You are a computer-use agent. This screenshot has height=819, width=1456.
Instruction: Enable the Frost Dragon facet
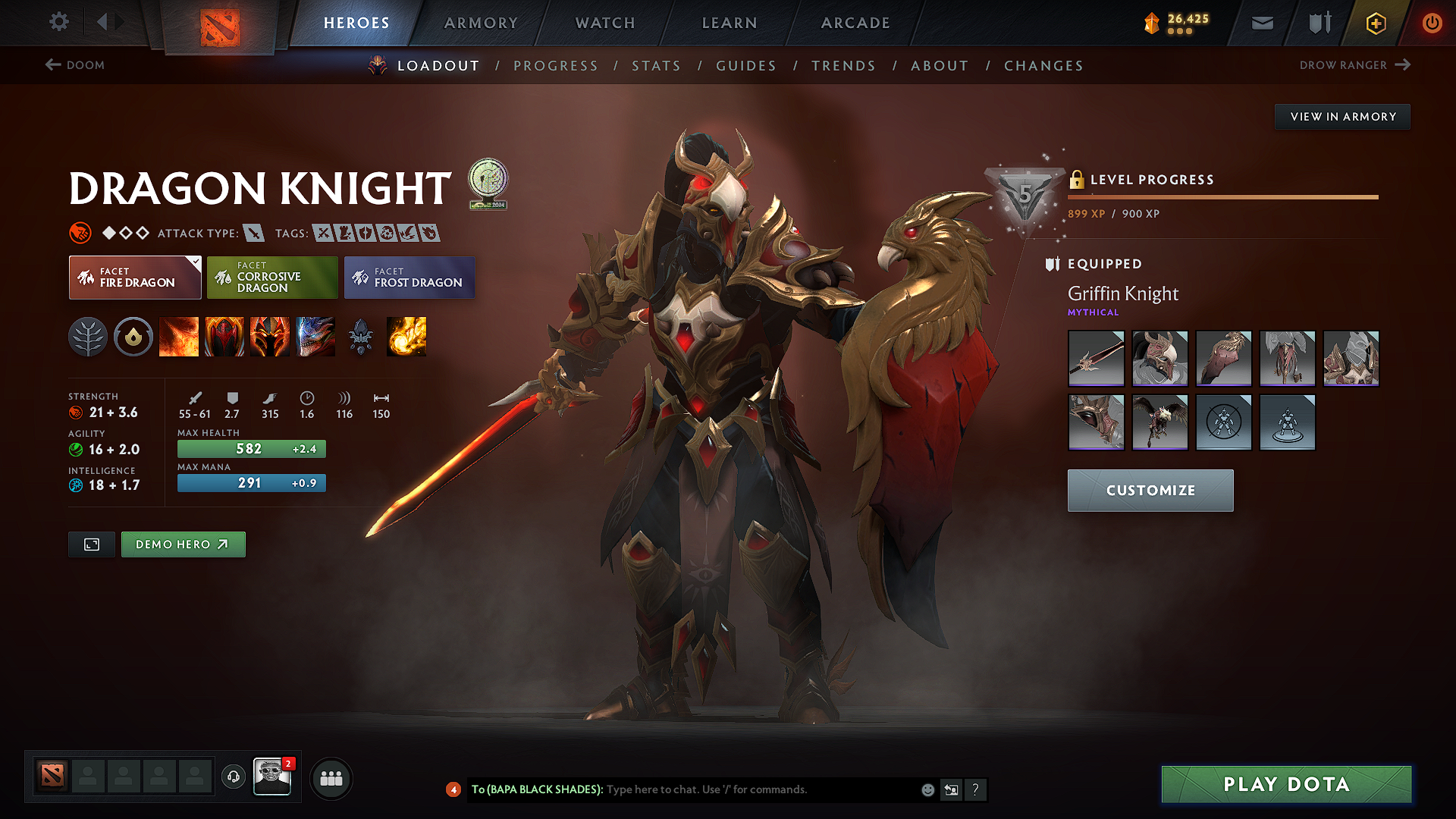pyautogui.click(x=409, y=278)
